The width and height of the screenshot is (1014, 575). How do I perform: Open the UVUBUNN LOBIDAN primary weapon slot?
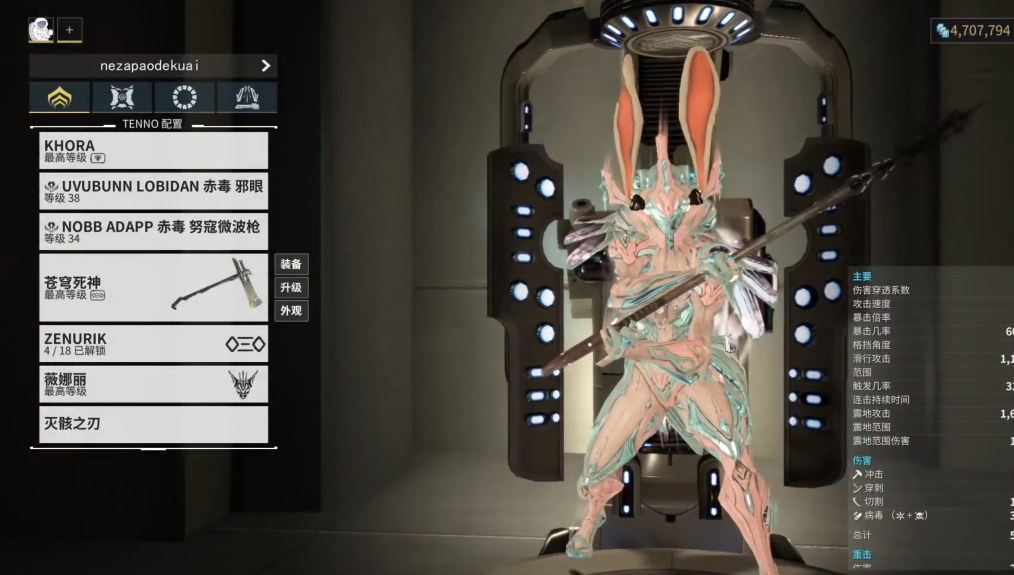coord(154,191)
